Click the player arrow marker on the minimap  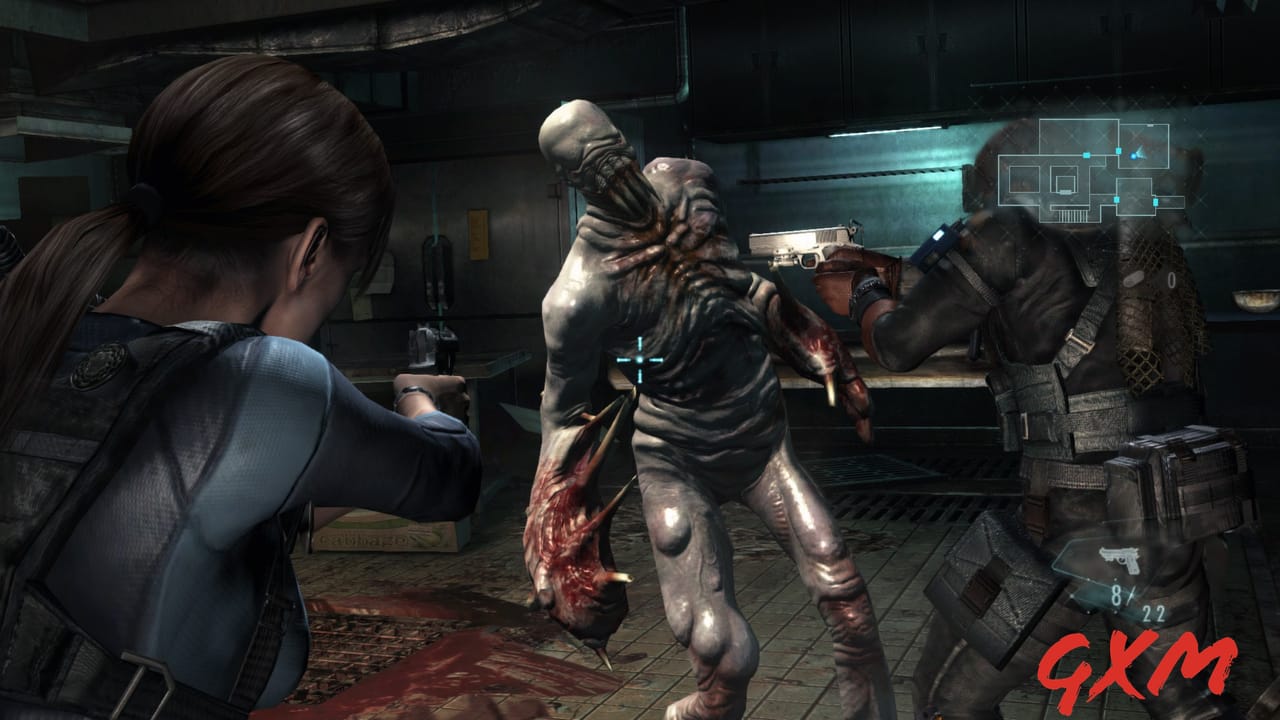click(1141, 154)
